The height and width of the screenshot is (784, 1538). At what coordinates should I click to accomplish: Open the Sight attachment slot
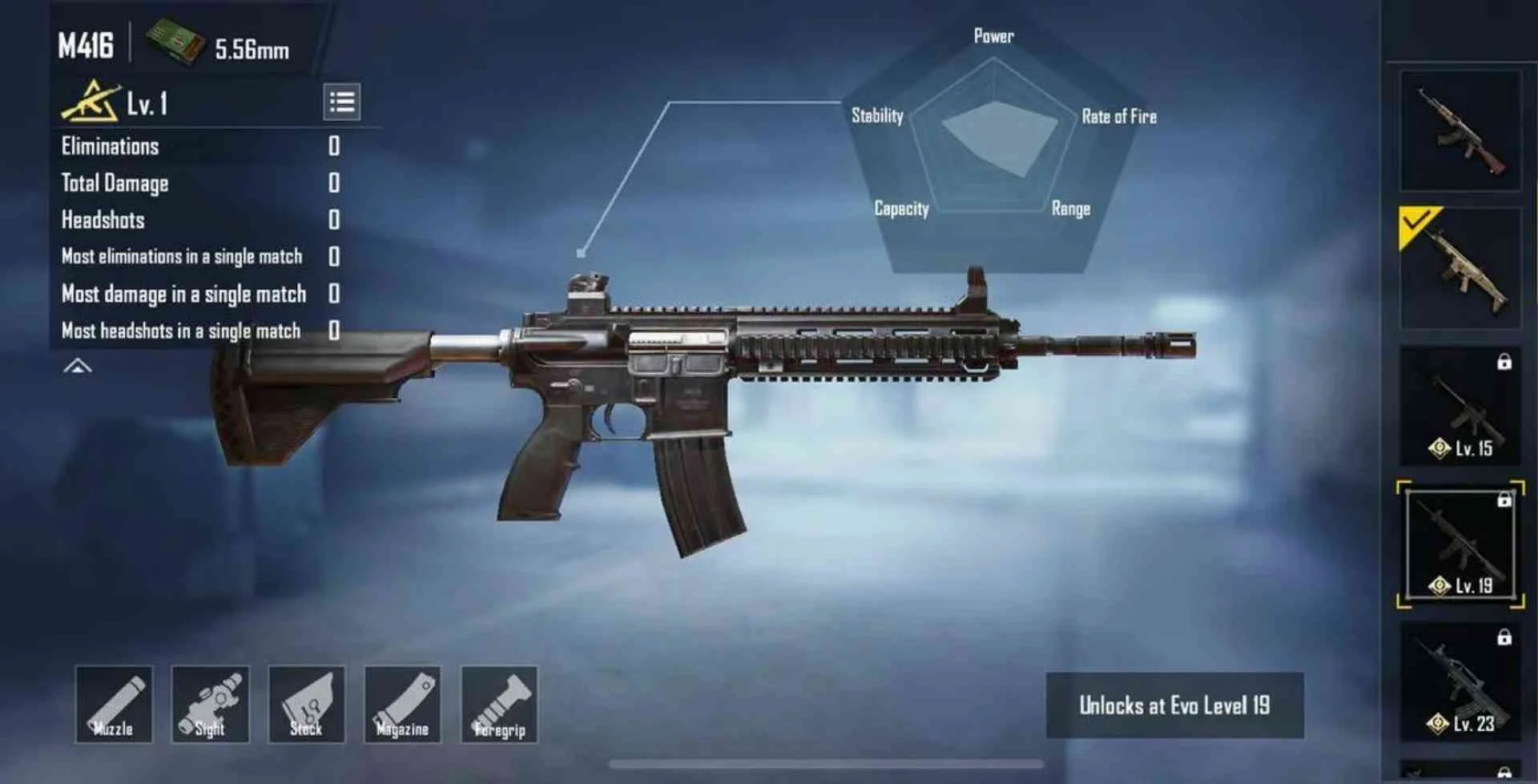pyautogui.click(x=210, y=705)
